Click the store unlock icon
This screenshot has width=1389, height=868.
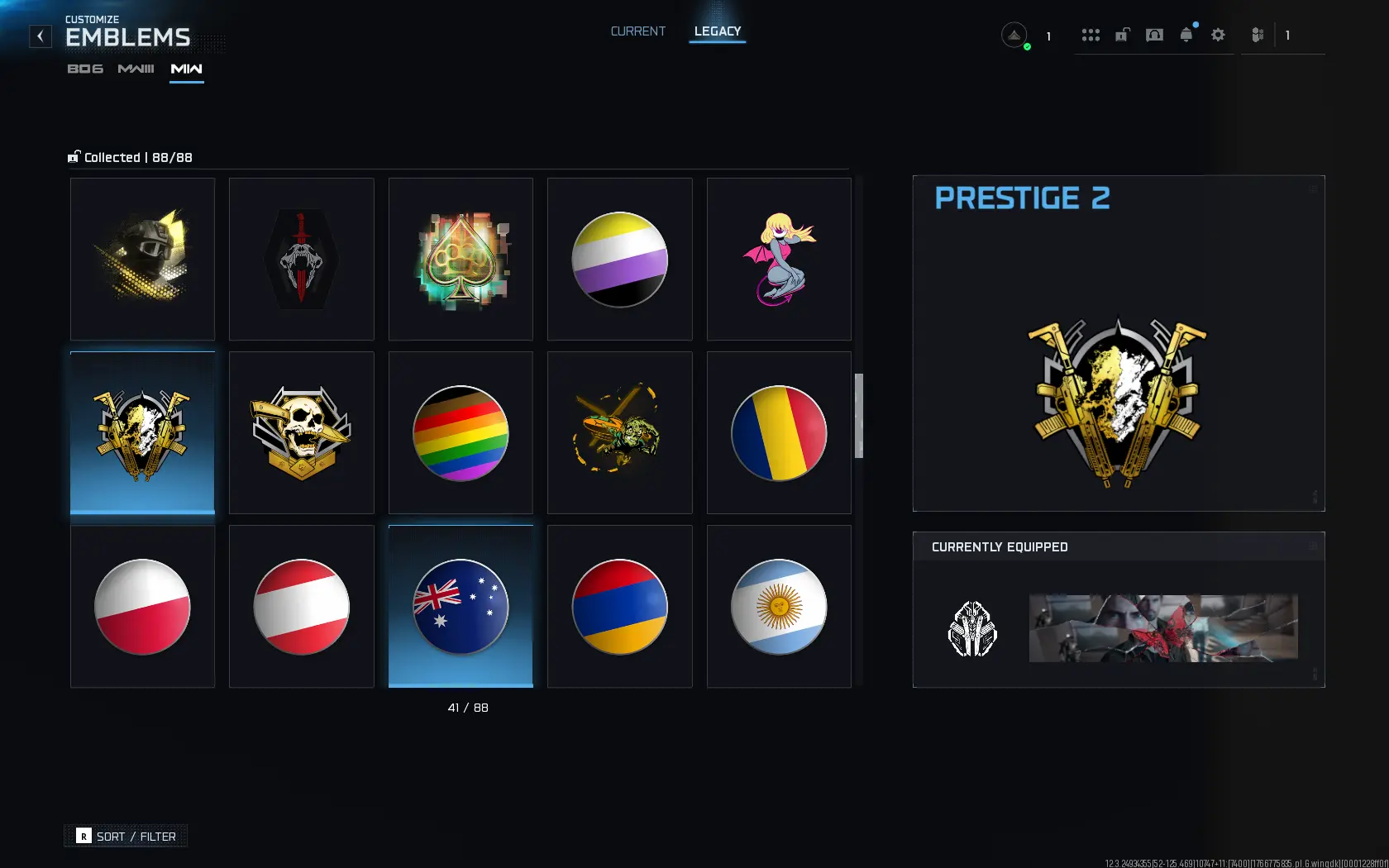[x=1122, y=35]
